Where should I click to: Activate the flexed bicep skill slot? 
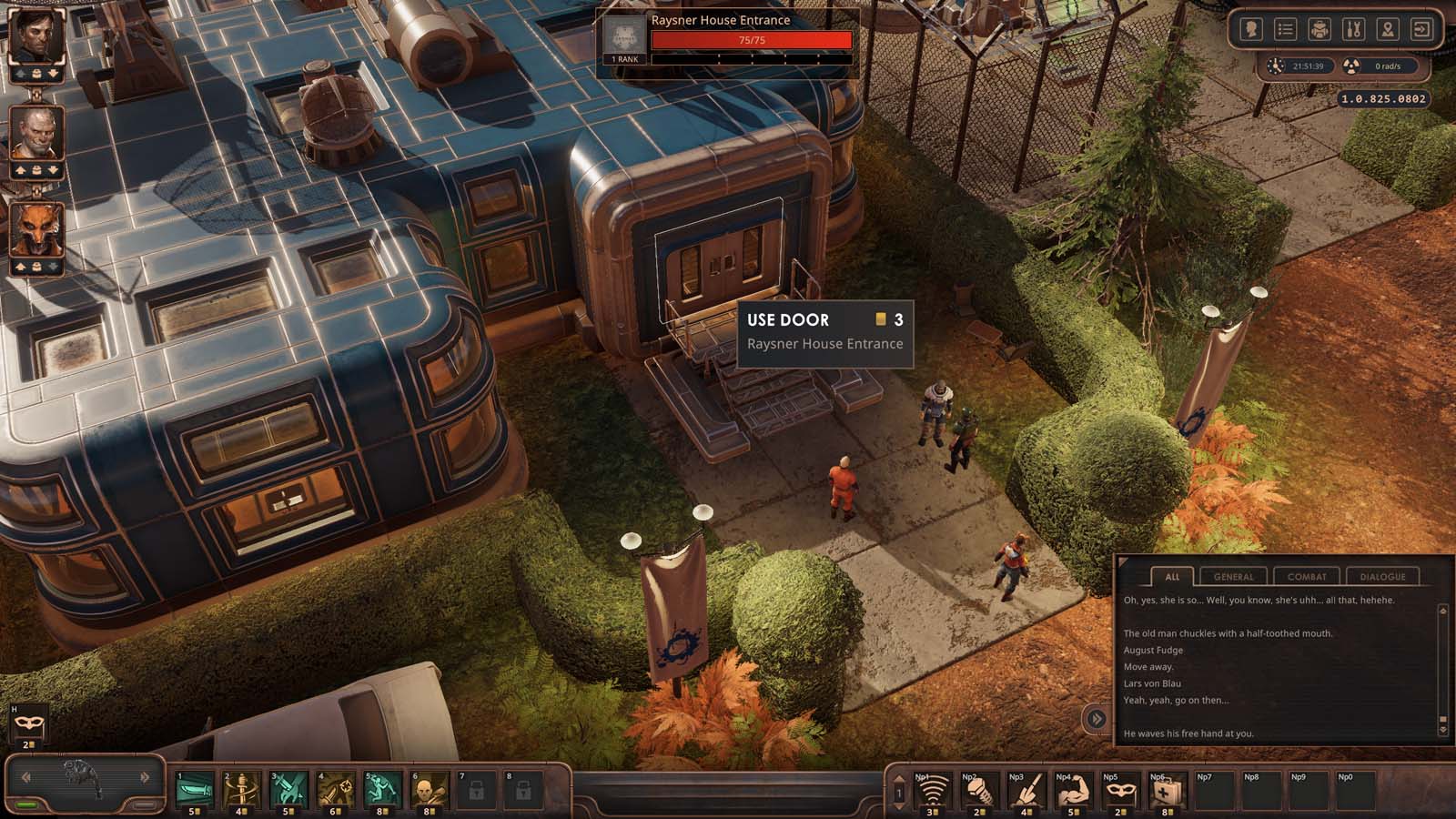point(1071,792)
